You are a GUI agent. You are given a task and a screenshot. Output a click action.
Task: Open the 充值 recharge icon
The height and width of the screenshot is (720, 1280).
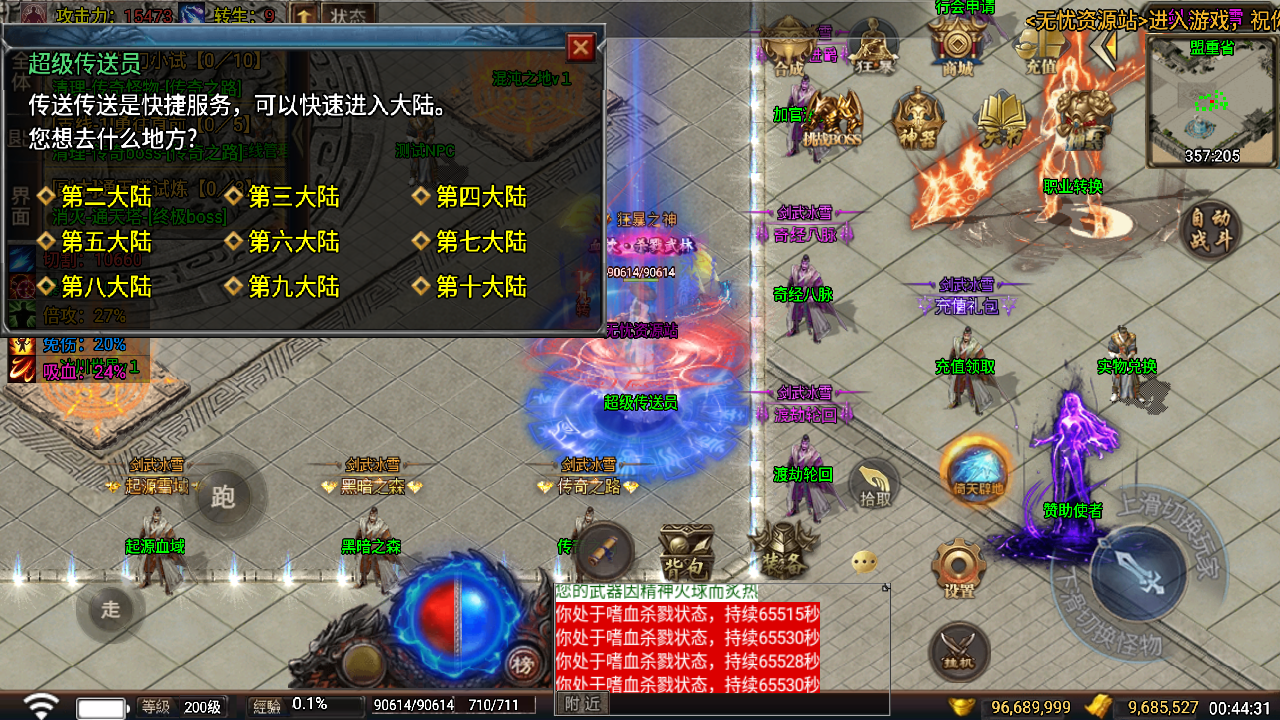point(1040,50)
